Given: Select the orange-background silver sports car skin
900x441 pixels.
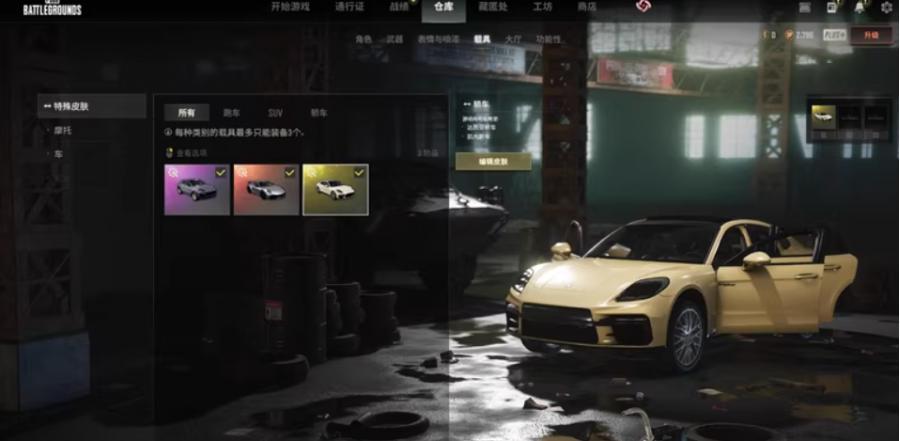Looking at the screenshot, I should [266, 190].
